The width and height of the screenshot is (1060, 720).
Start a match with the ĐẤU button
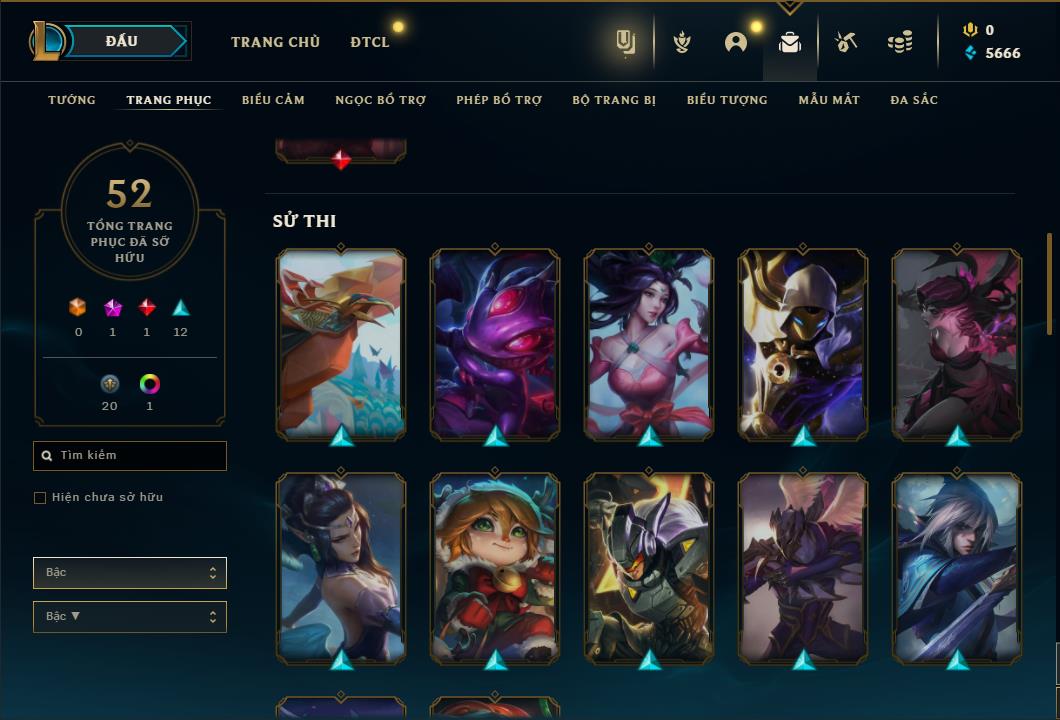pyautogui.click(x=122, y=41)
